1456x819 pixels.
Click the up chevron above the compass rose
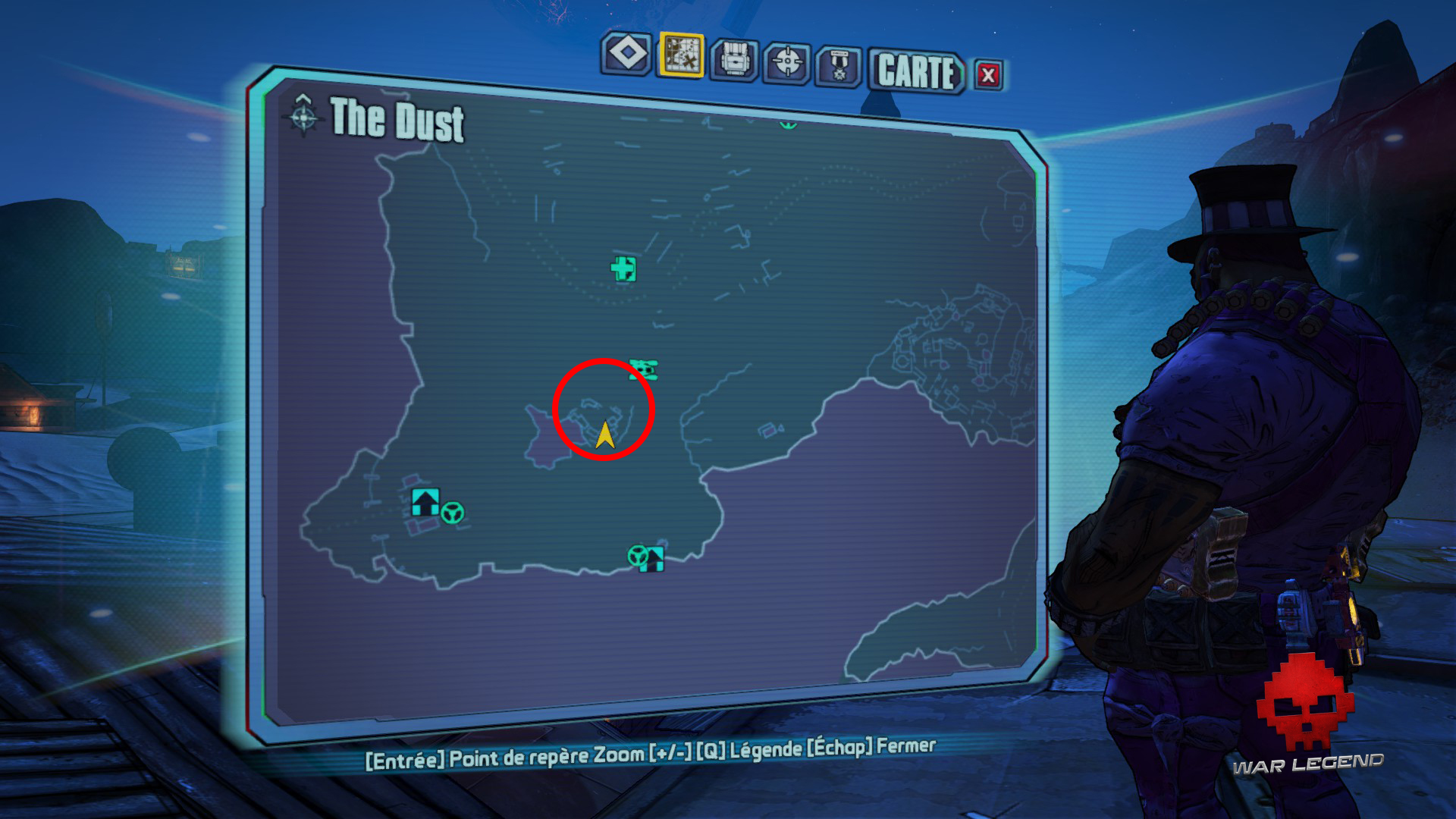(303, 97)
